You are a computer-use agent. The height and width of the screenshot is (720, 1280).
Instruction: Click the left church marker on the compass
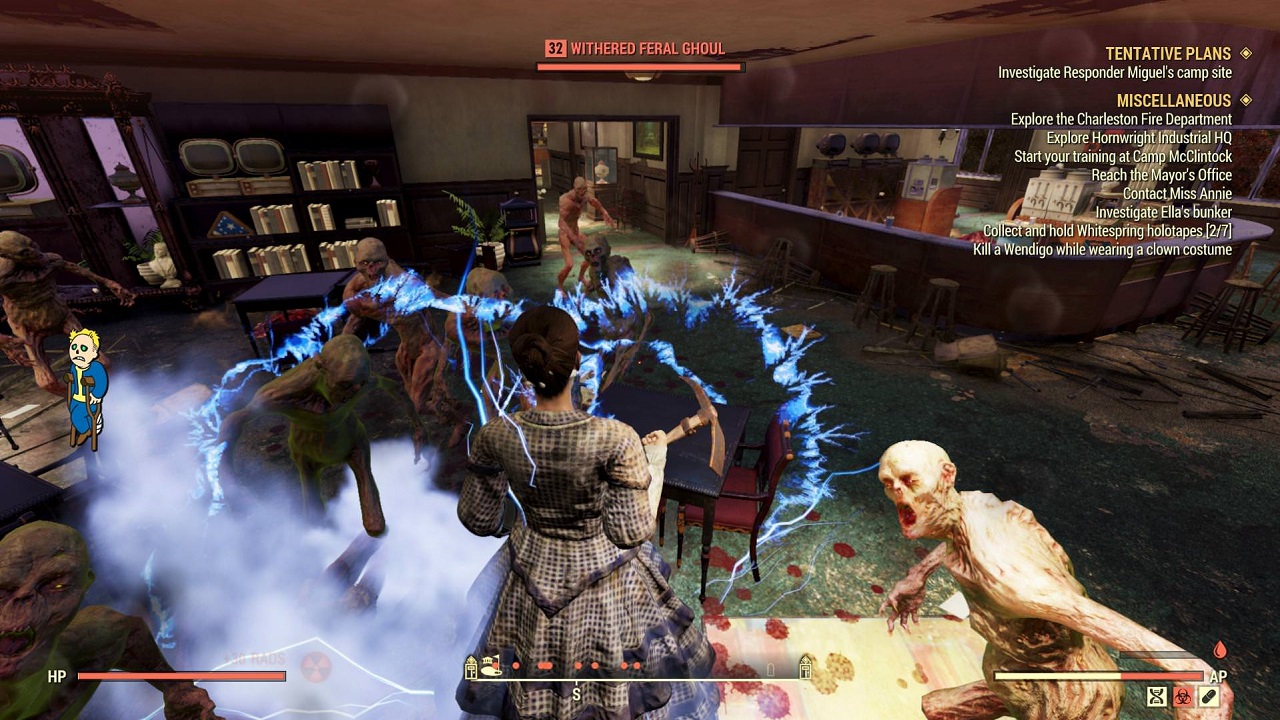coord(470,666)
